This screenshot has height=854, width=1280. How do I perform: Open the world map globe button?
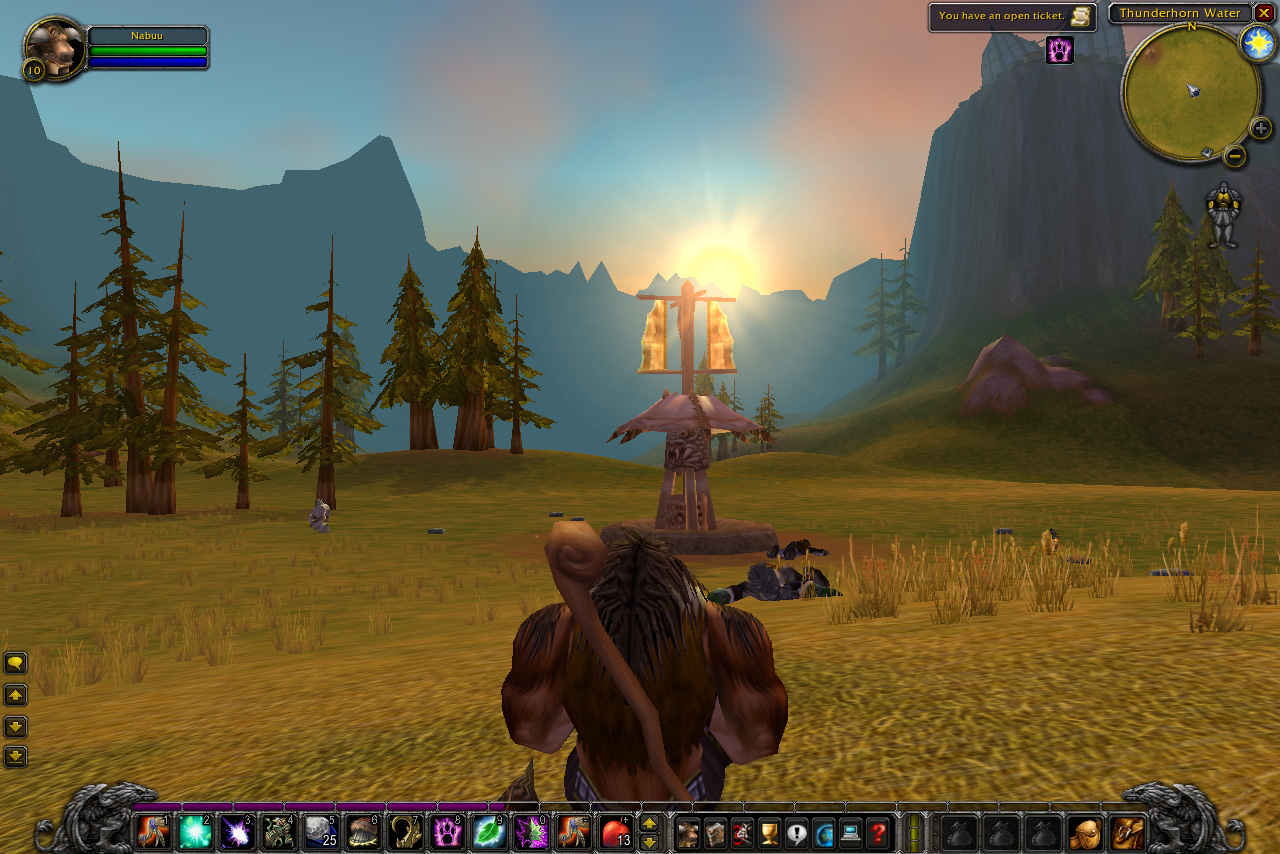point(823,832)
